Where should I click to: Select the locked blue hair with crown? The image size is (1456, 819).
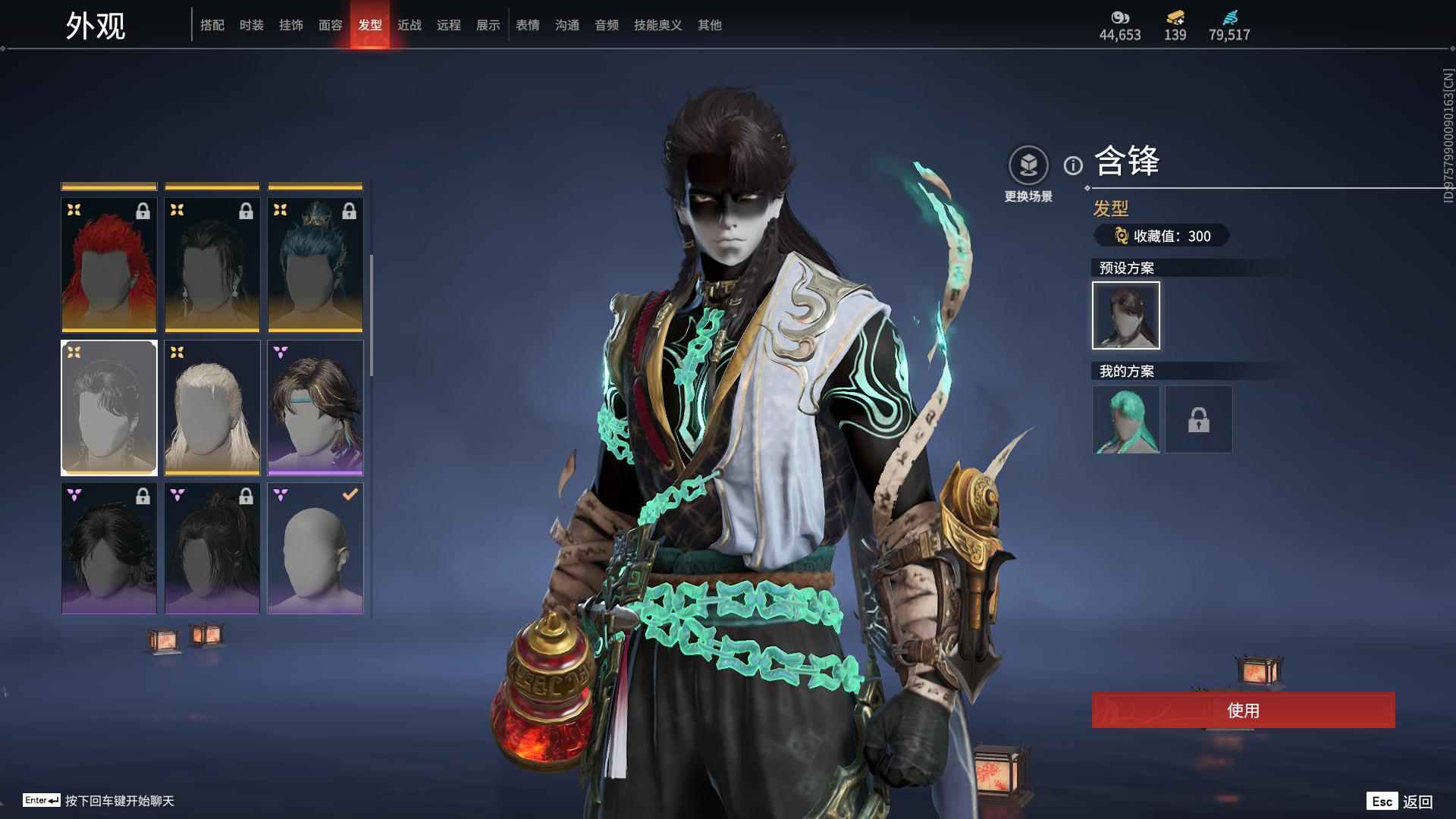(x=315, y=265)
